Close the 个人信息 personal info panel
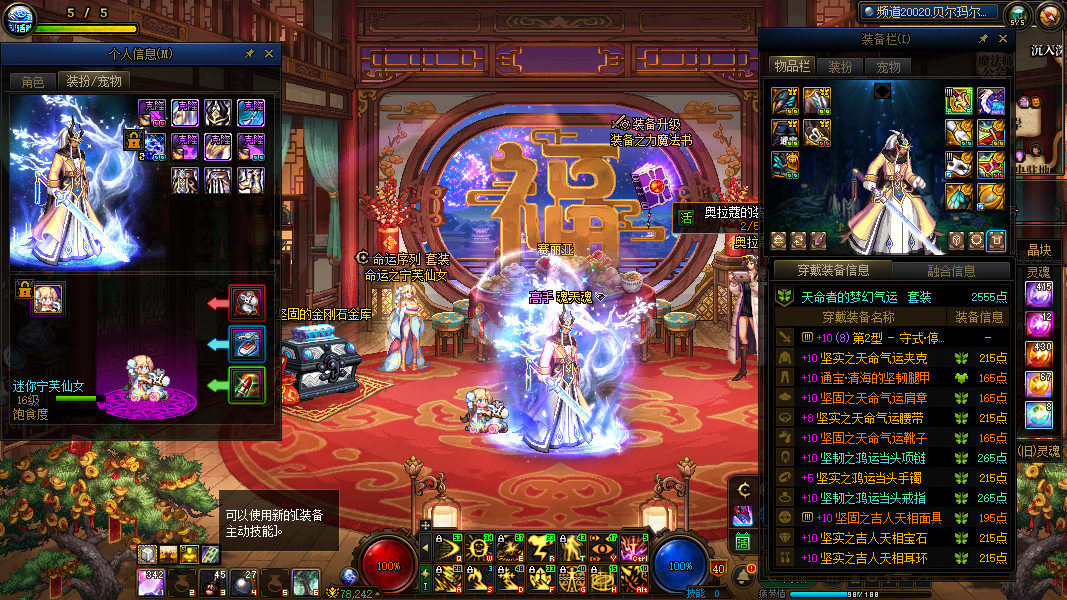The height and width of the screenshot is (600, 1067). pos(269,54)
